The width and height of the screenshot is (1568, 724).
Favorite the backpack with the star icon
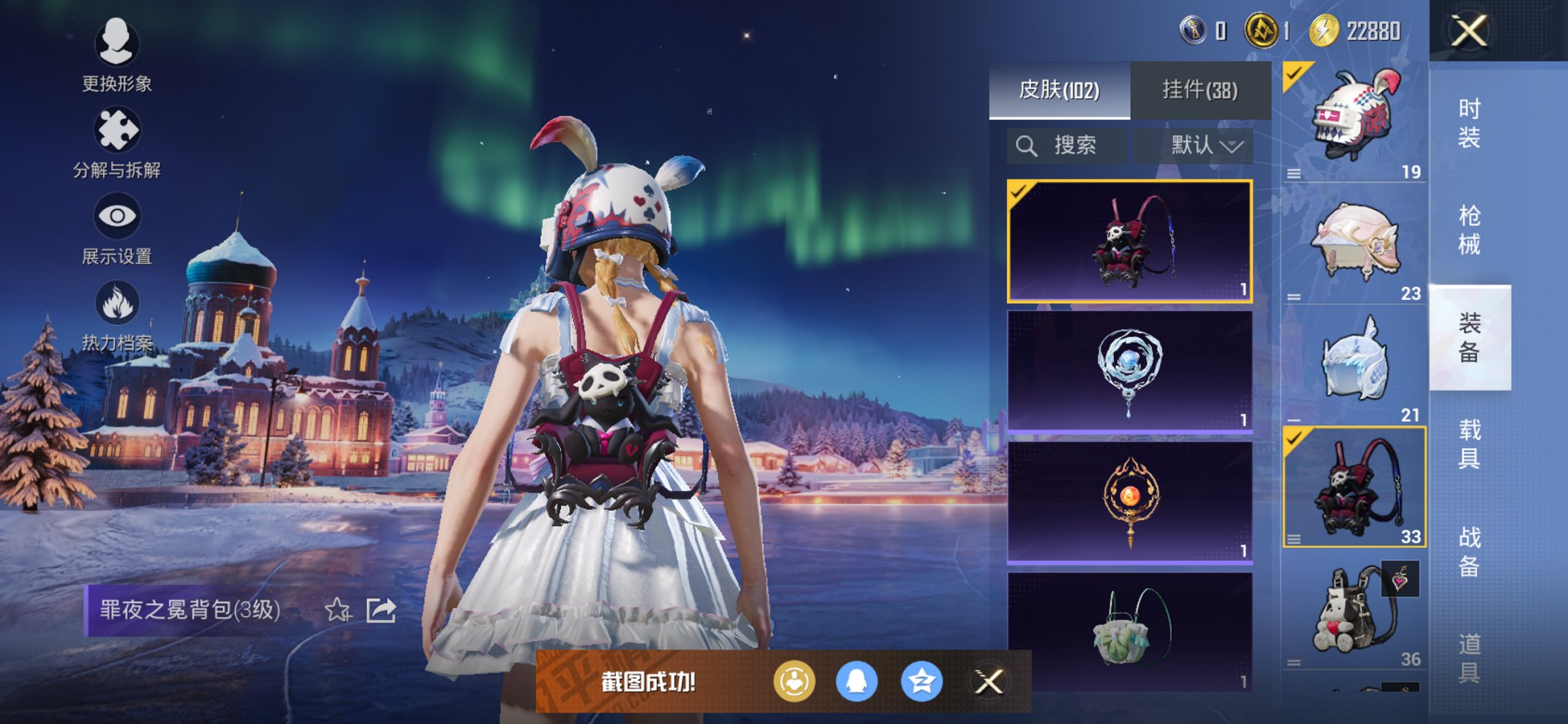337,610
